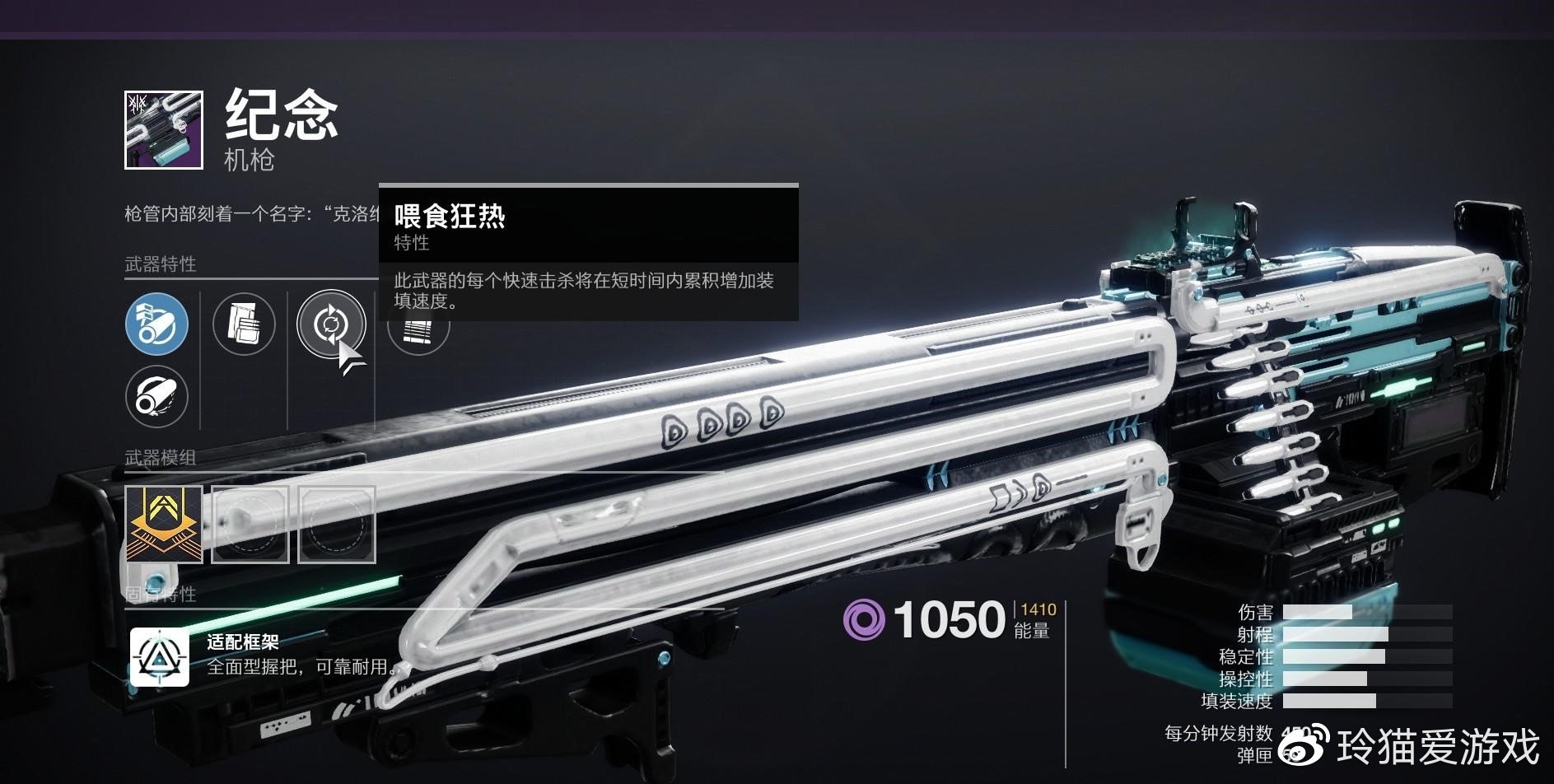1554x784 pixels.
Task: Select the magazine perk icon
Action: [x=244, y=324]
